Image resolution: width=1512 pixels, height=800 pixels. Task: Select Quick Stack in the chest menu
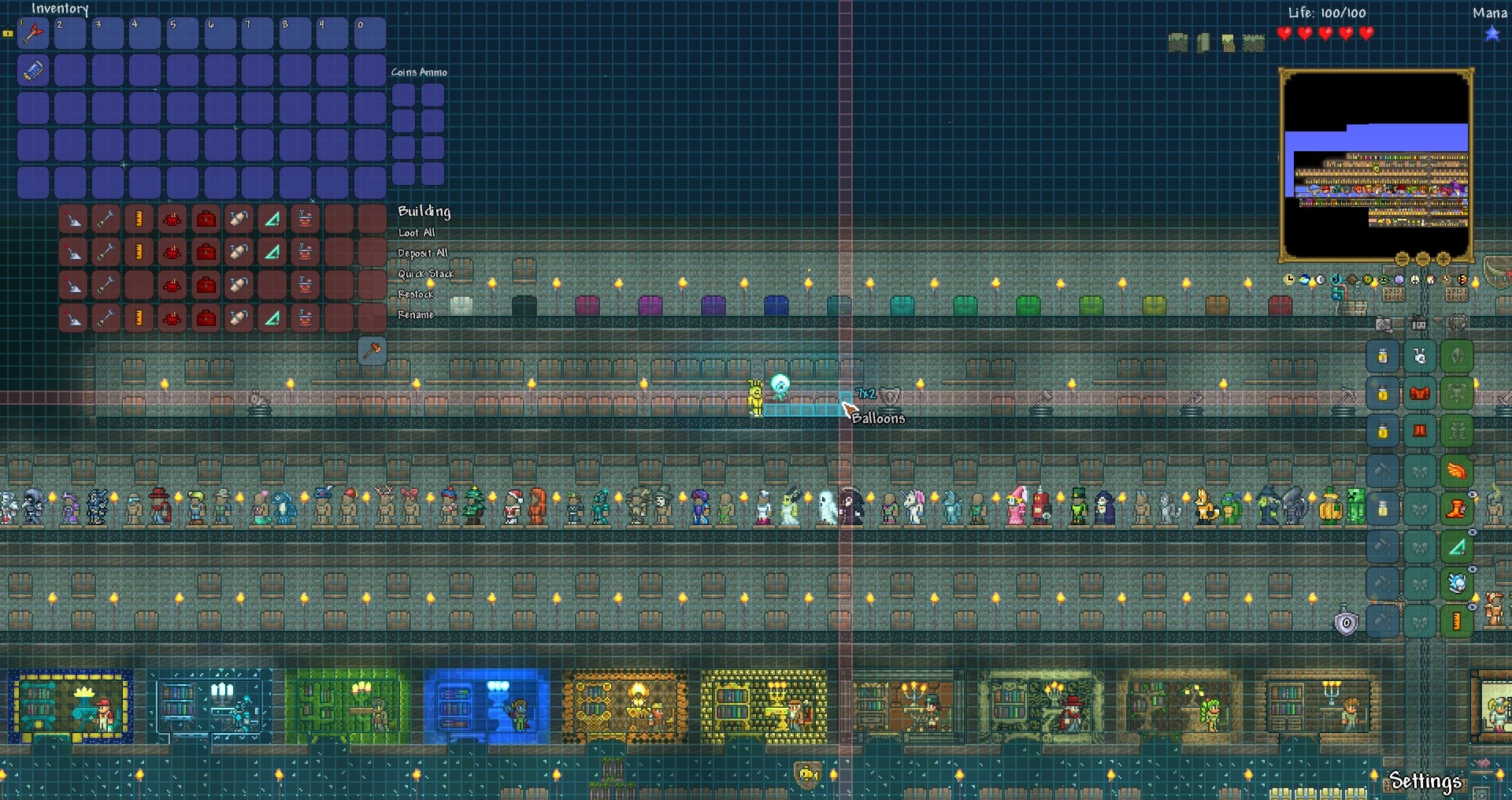(426, 273)
